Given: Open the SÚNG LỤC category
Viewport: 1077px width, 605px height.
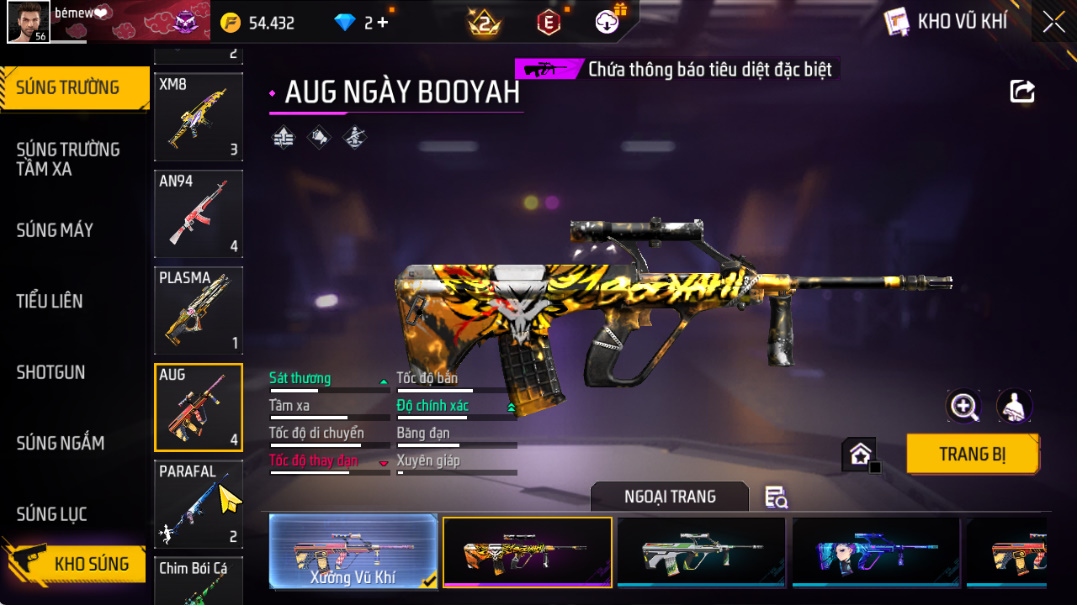Looking at the screenshot, I should click(52, 514).
